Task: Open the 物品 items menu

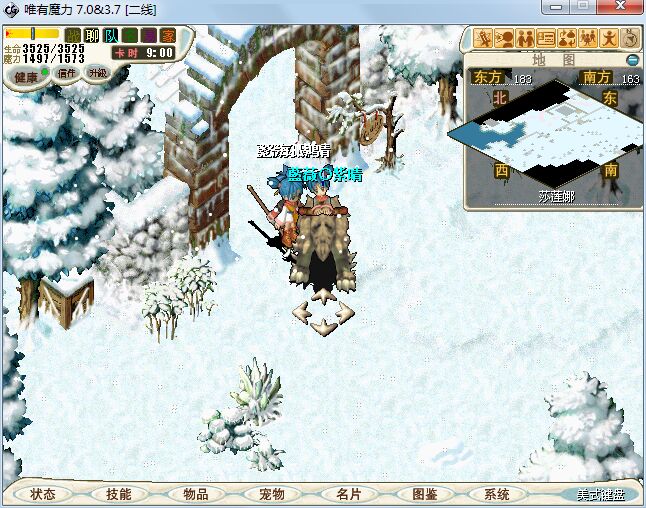Action: (x=195, y=494)
